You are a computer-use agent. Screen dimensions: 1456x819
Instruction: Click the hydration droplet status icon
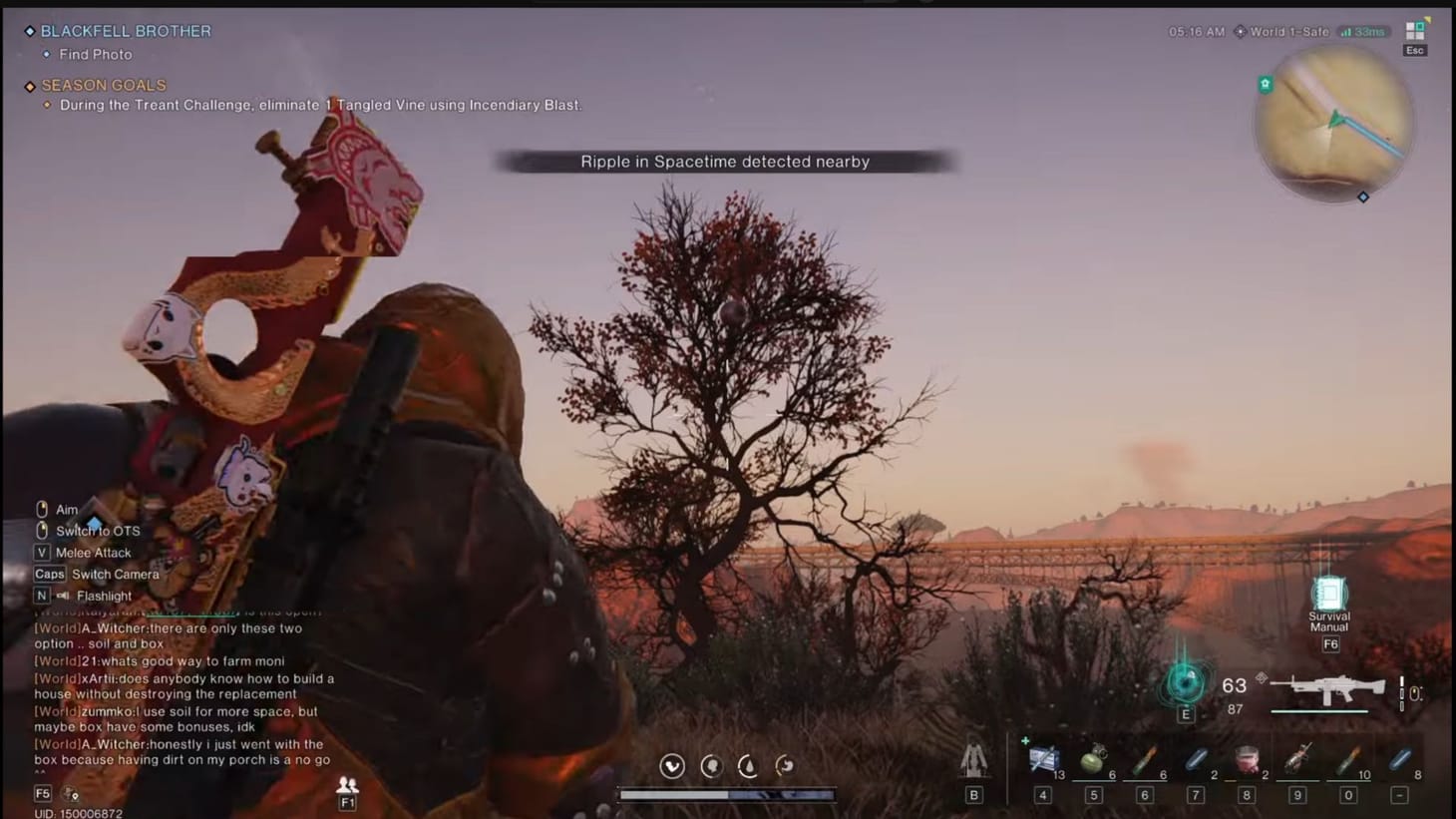pyautogui.click(x=748, y=766)
